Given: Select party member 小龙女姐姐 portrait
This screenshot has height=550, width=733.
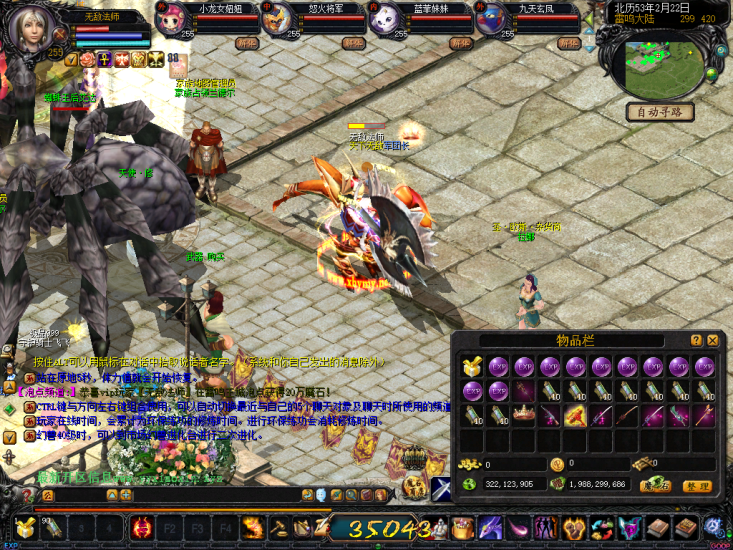Looking at the screenshot, I should pyautogui.click(x=171, y=22).
